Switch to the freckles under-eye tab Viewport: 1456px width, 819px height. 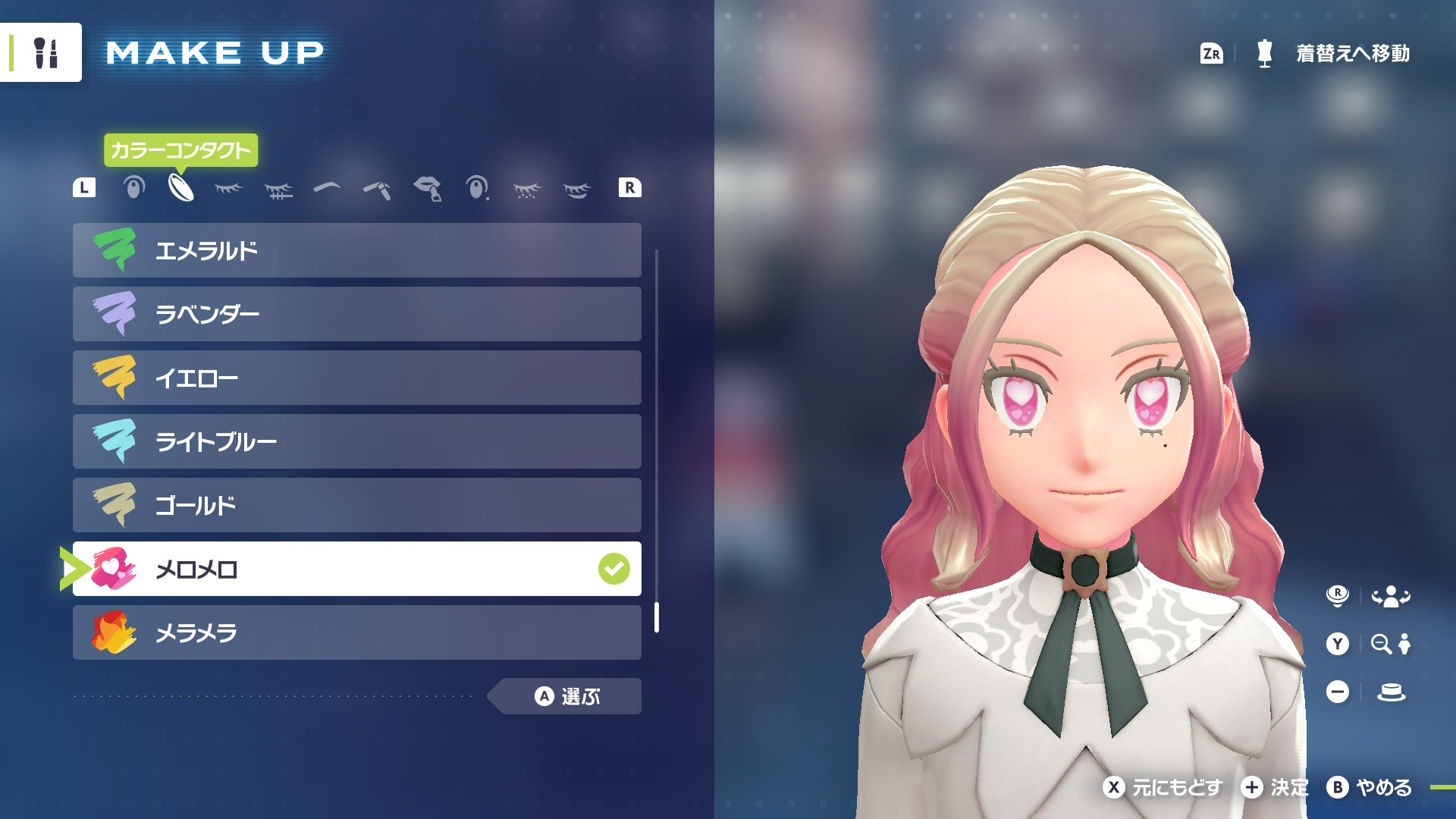[527, 190]
